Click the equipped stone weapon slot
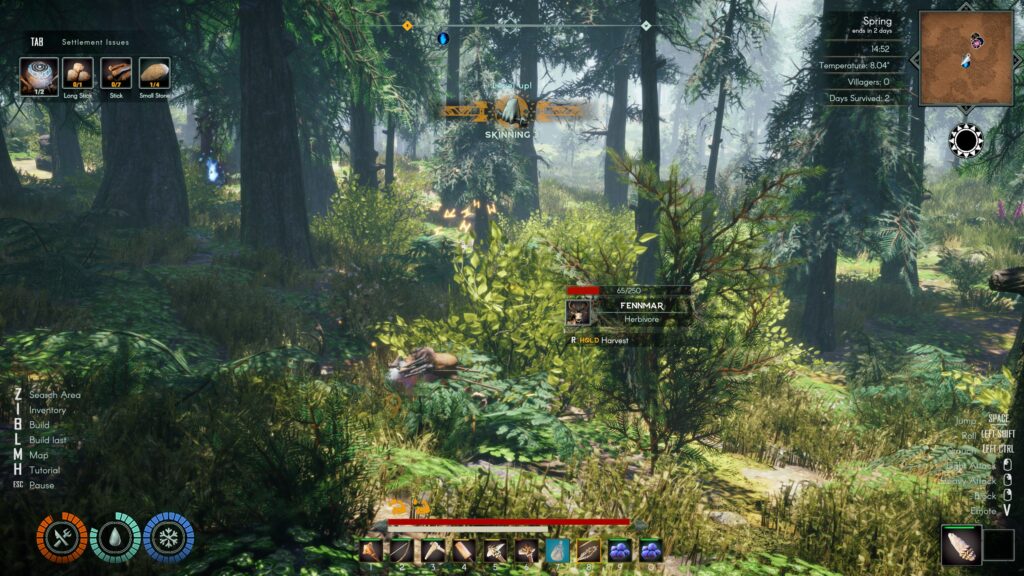Image resolution: width=1024 pixels, height=576 pixels. 960,545
